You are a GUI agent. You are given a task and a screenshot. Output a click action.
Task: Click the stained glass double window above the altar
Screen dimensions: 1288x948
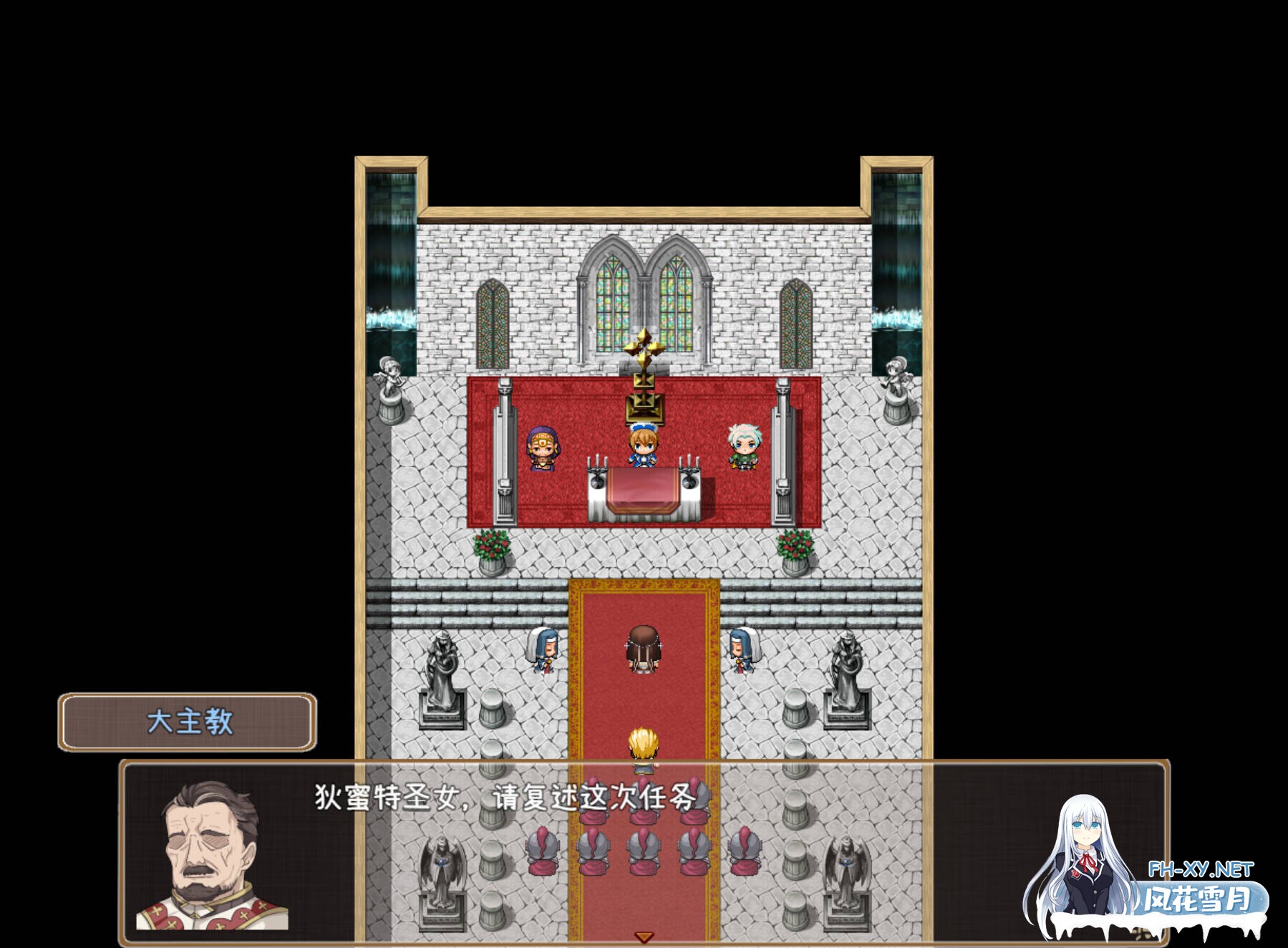[644, 301]
